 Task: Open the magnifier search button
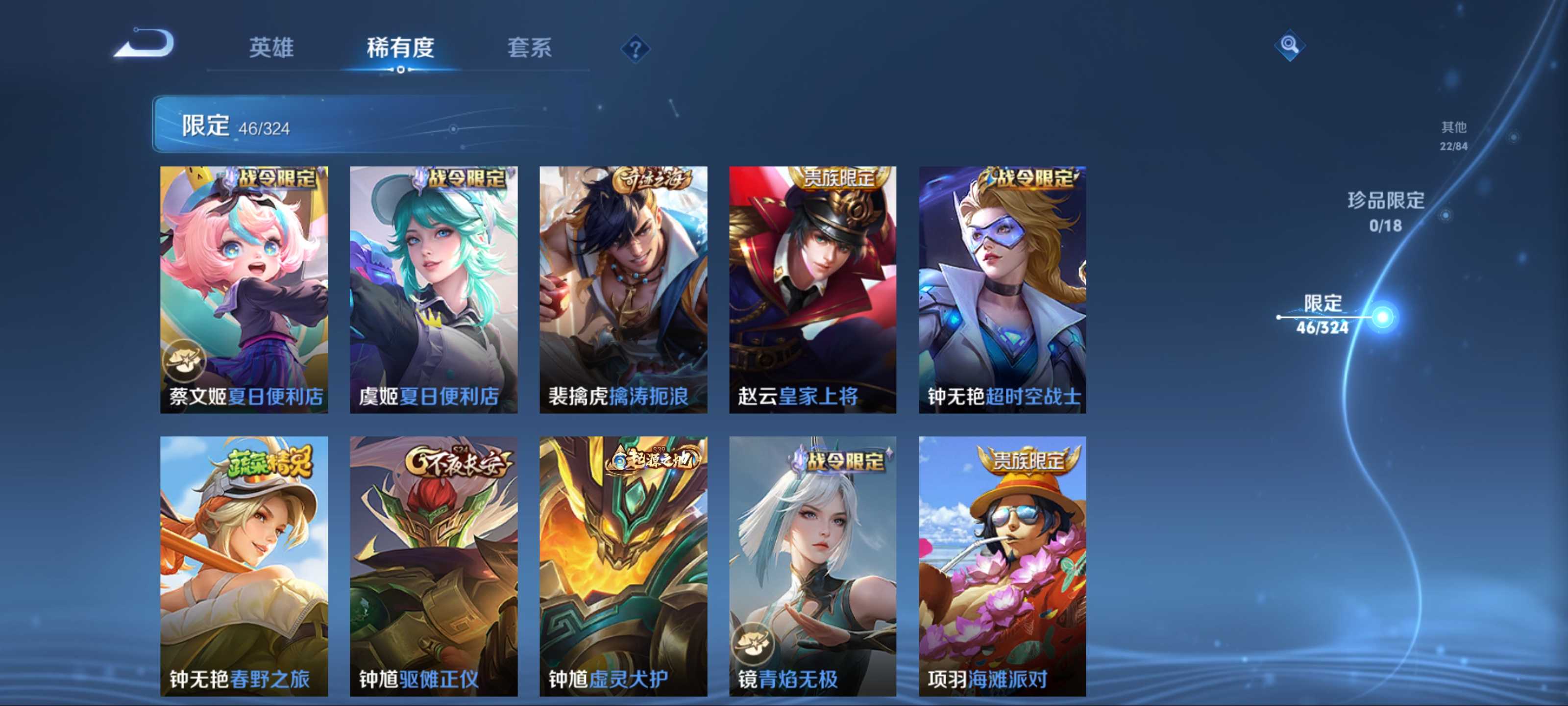[x=1289, y=45]
